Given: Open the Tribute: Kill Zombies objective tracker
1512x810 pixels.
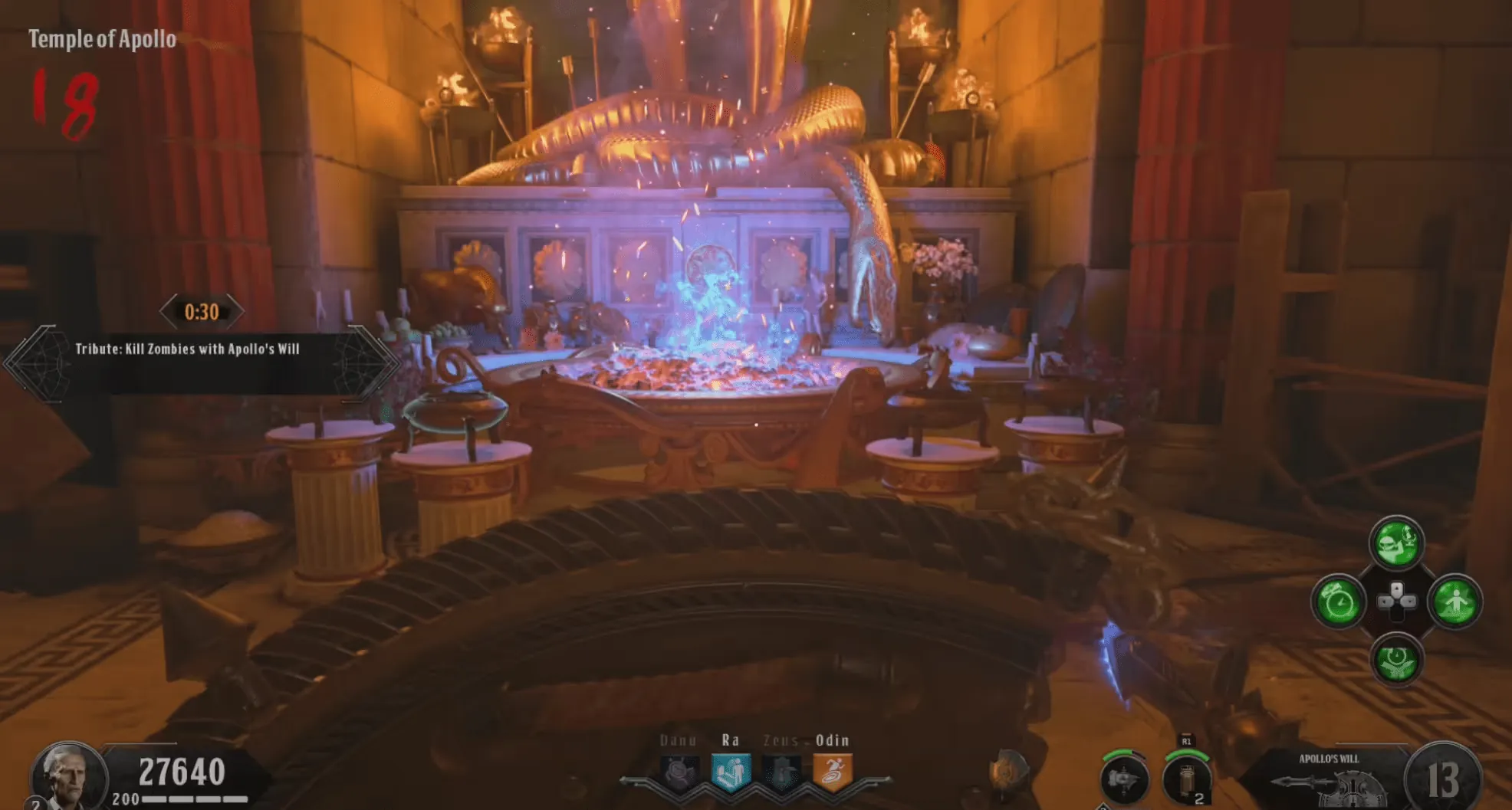Looking at the screenshot, I should [187, 349].
